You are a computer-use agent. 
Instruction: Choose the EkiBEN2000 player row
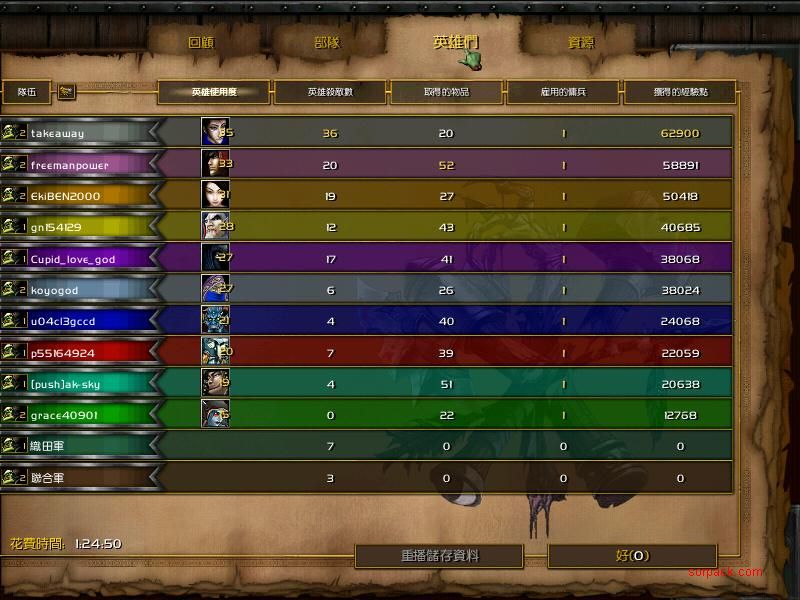tap(66, 196)
